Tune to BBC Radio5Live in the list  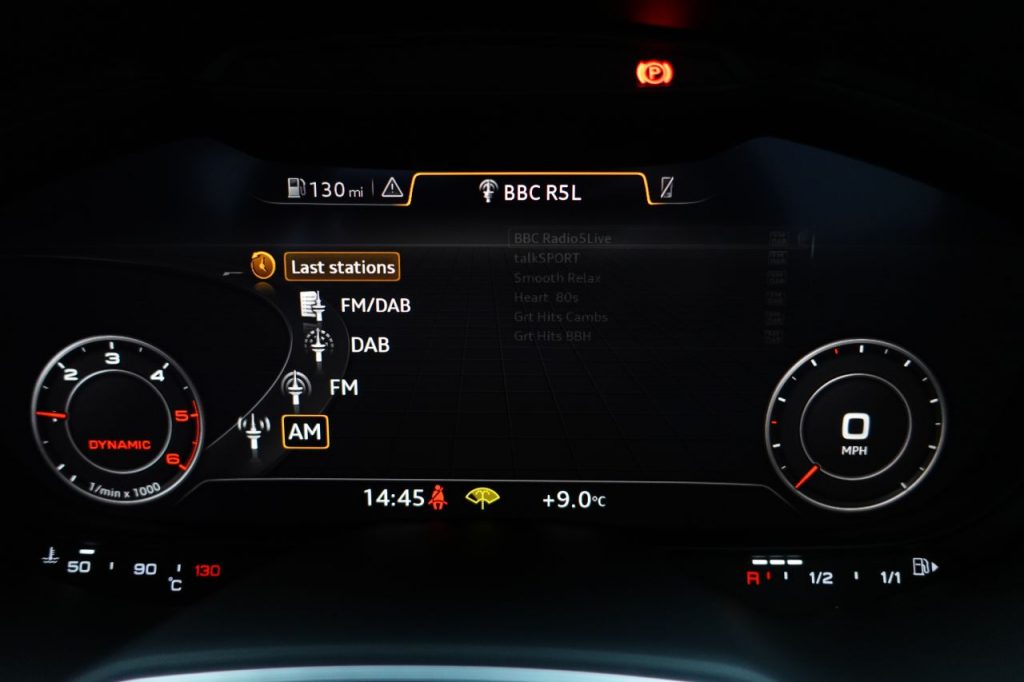click(562, 239)
